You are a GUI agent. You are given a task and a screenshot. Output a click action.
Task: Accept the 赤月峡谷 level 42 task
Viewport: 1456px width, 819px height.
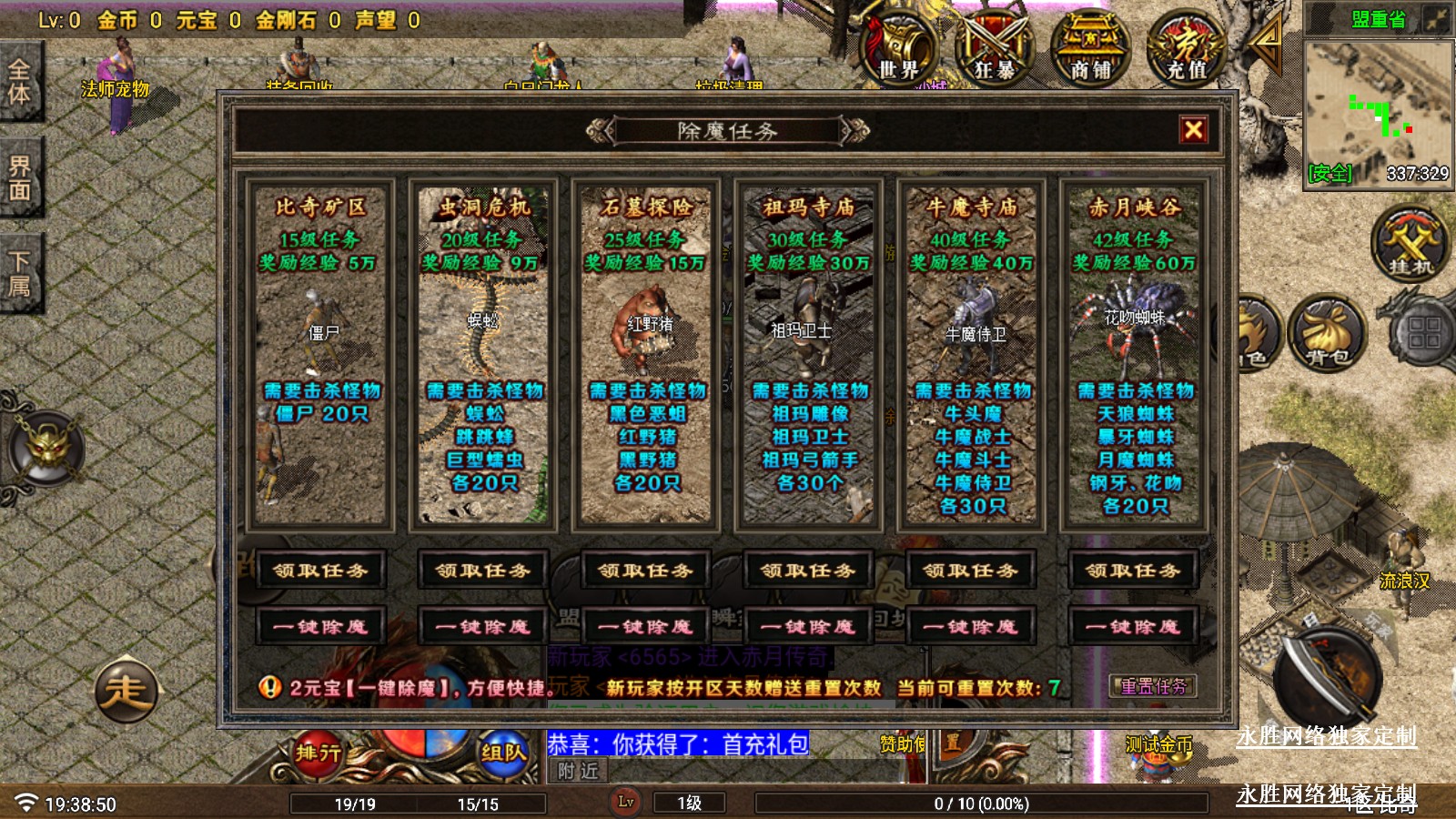pyautogui.click(x=1133, y=571)
